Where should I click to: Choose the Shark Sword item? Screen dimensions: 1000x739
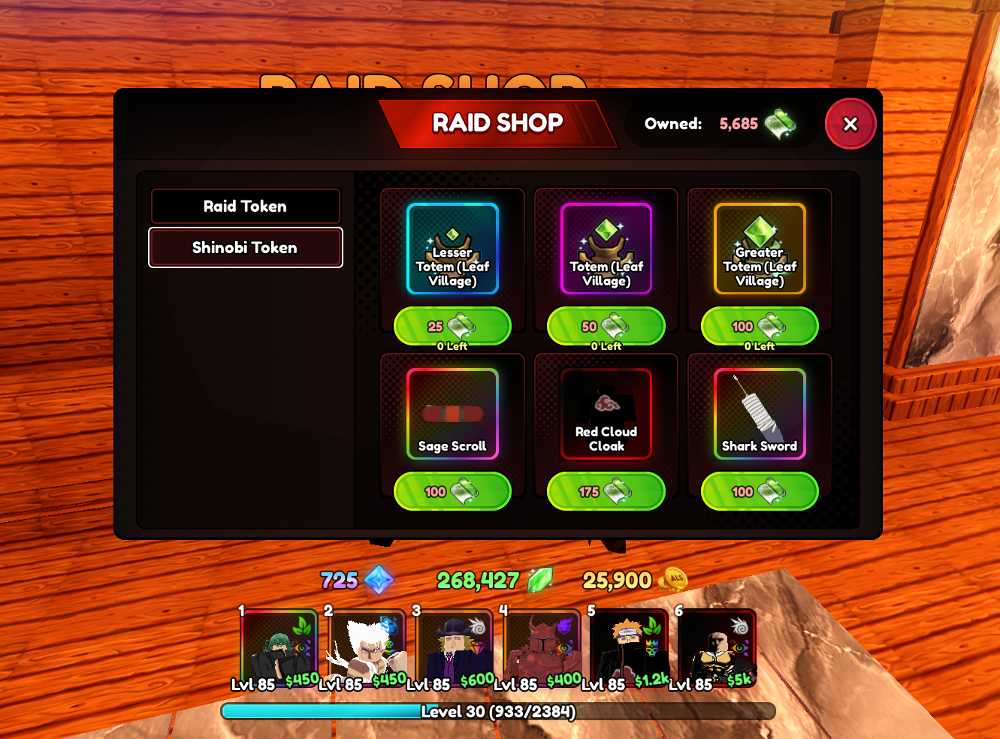pyautogui.click(x=760, y=414)
